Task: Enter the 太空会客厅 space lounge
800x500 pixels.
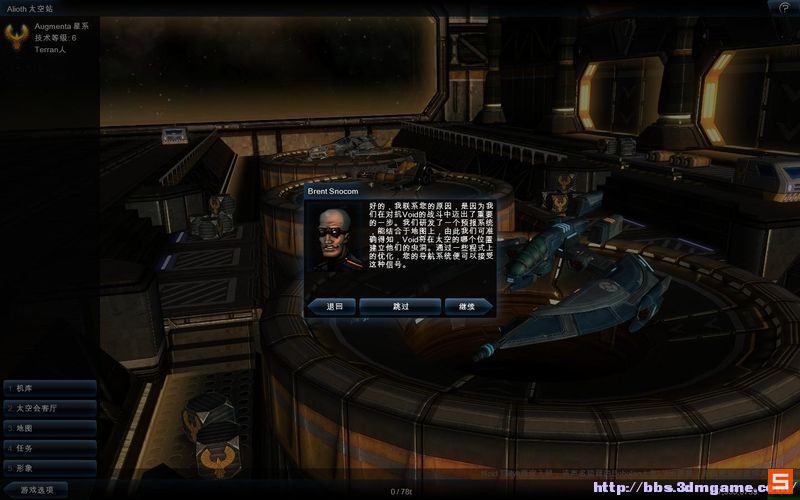Action: tap(48, 408)
